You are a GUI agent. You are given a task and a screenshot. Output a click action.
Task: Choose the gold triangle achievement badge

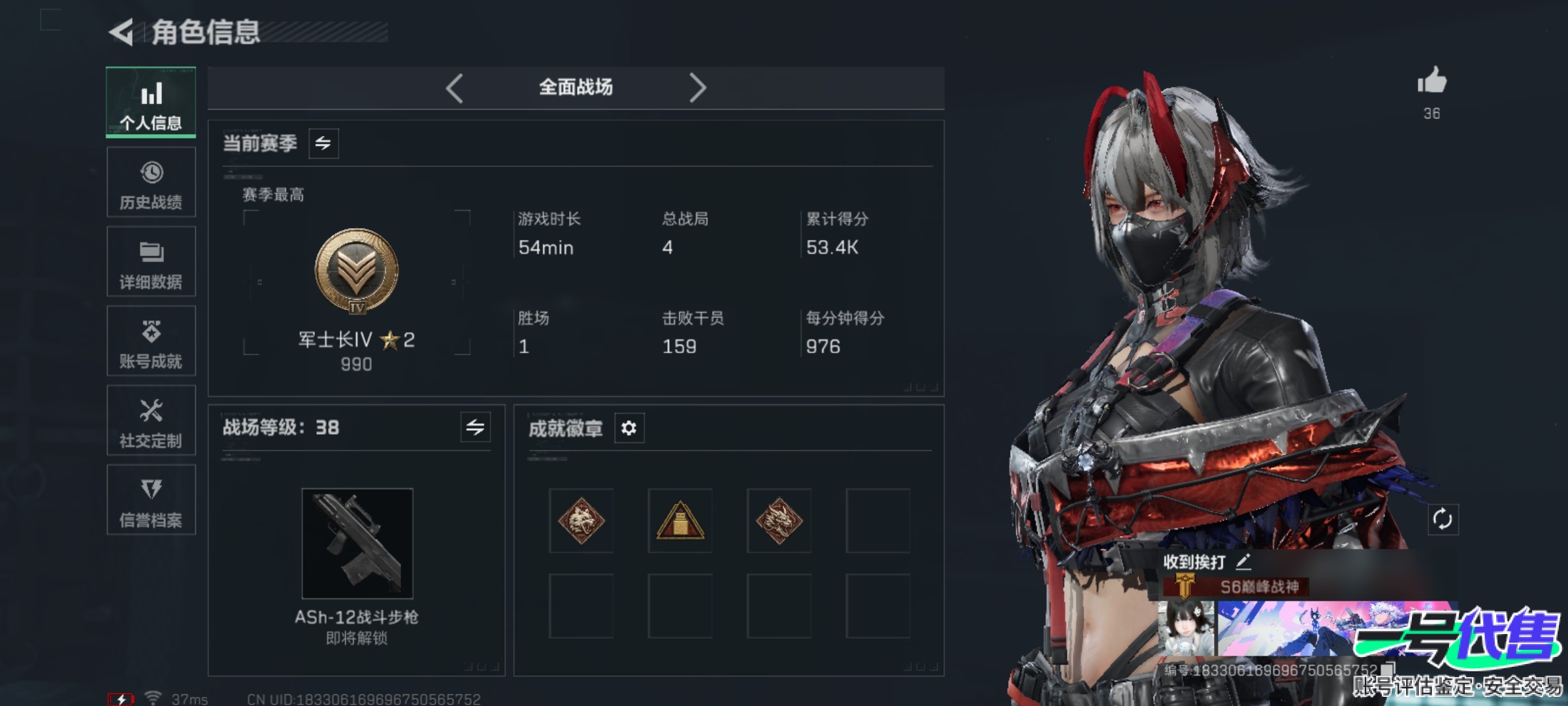680,521
